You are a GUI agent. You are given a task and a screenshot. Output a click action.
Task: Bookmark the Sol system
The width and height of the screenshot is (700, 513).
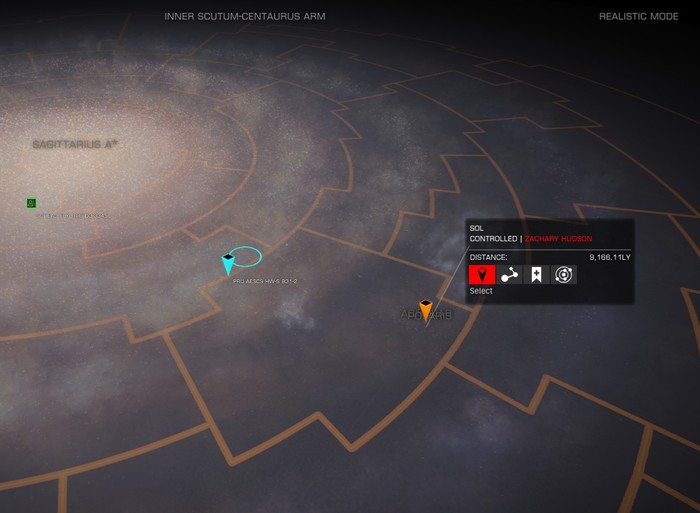click(x=537, y=274)
